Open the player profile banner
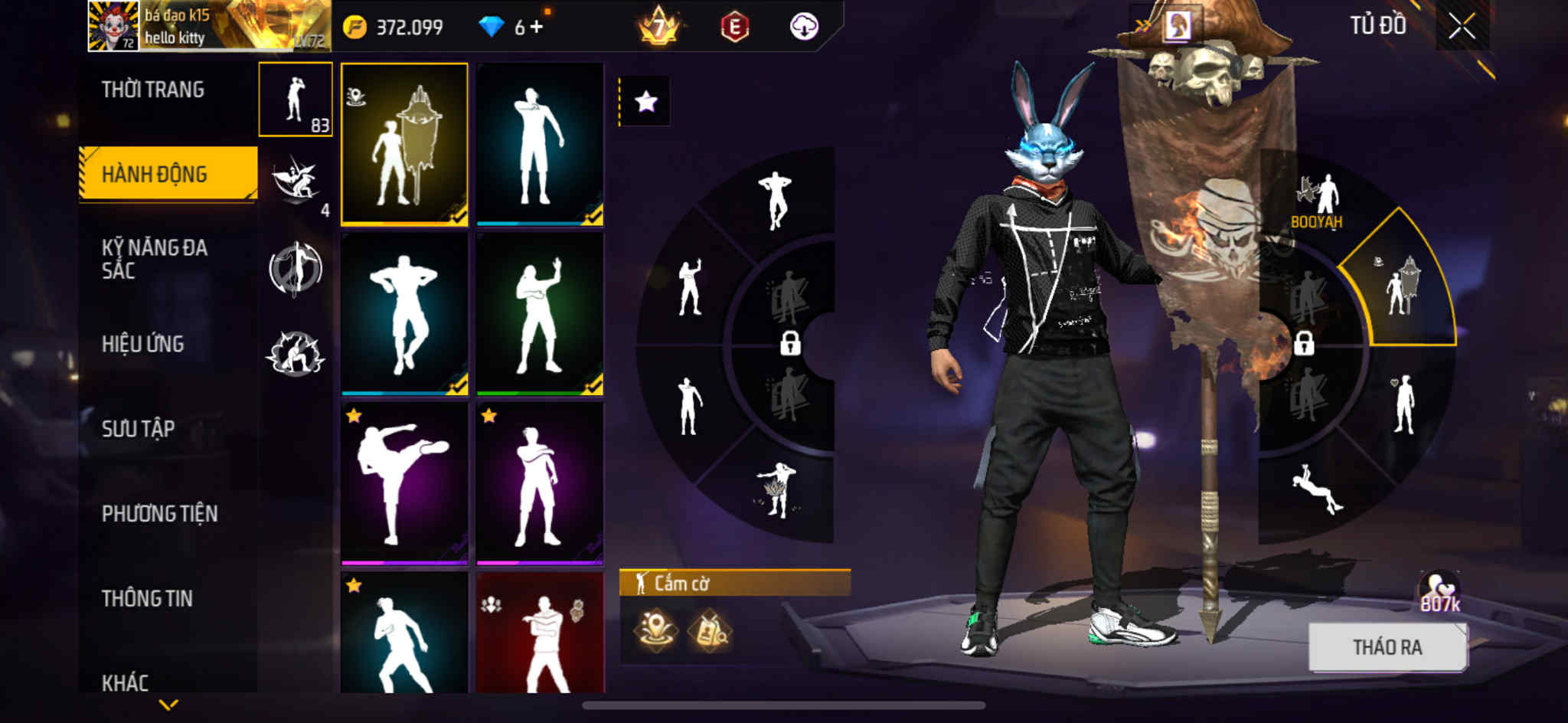Viewport: 1568px width, 723px height. (210, 26)
